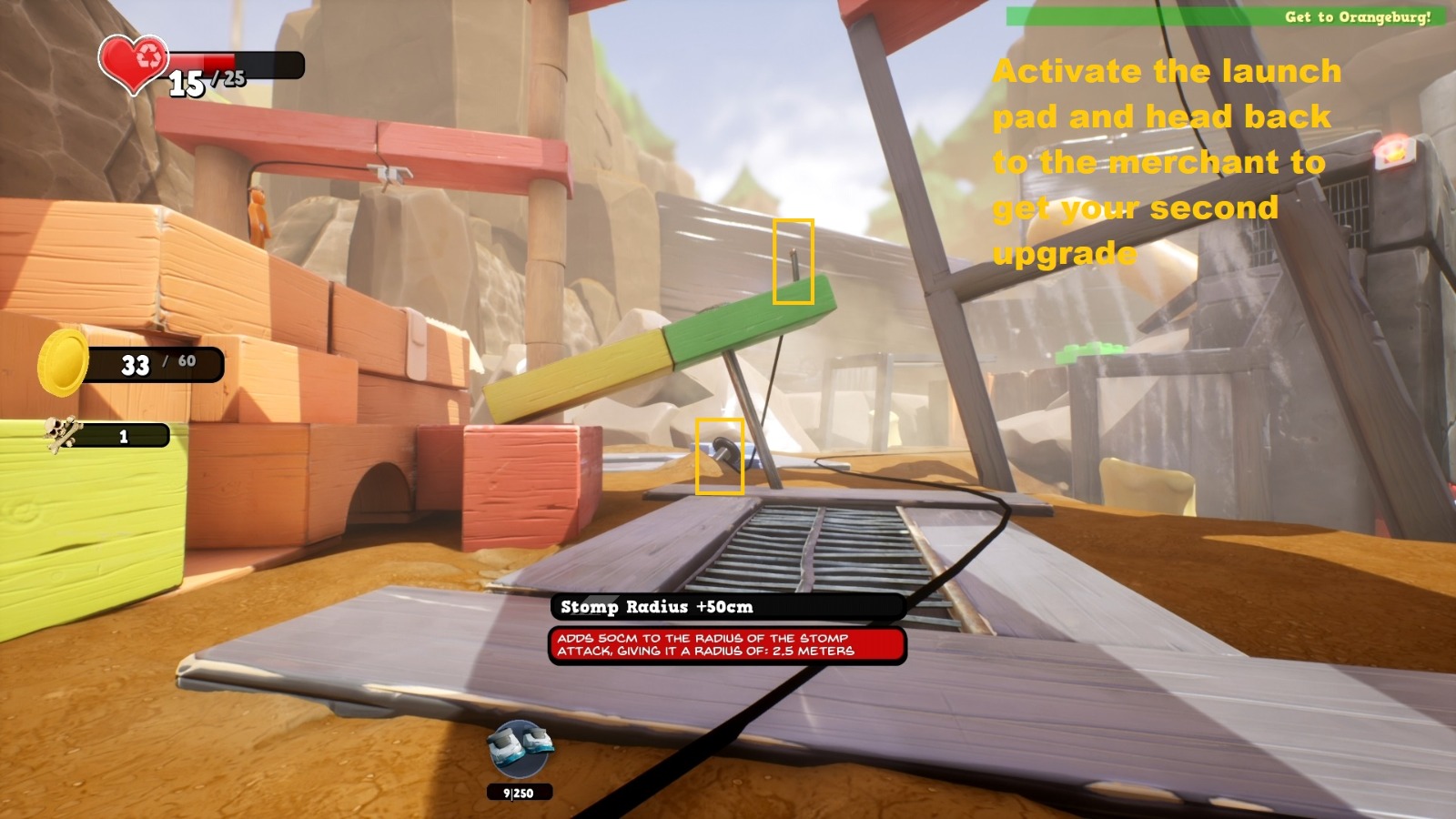Image resolution: width=1456 pixels, height=819 pixels.
Task: Open the objective tracker labeled Get to Orangeburg
Action: tap(1360, 15)
